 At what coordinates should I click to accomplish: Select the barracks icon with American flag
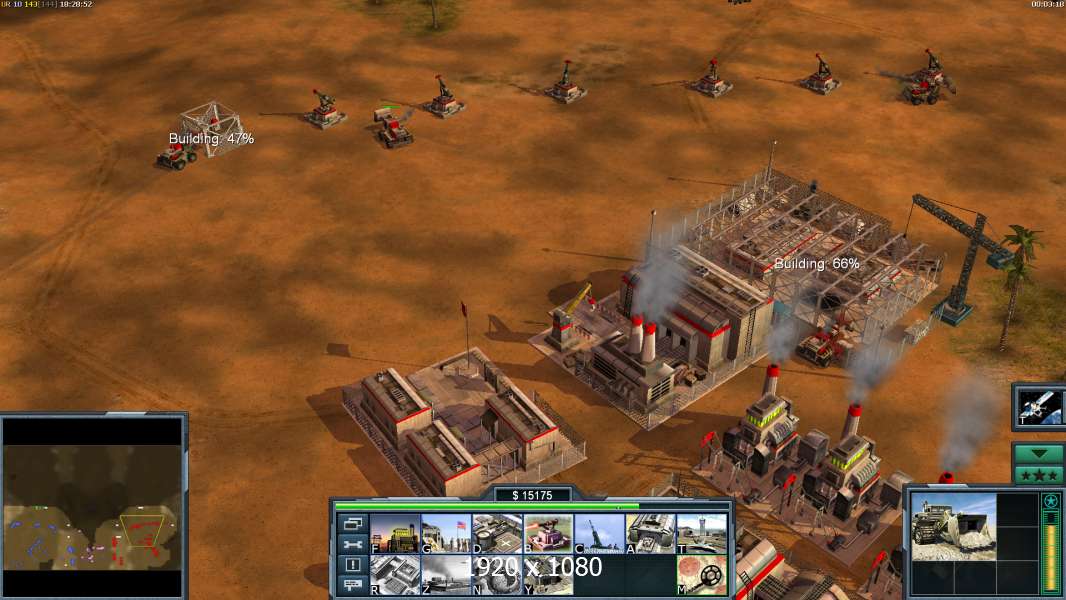[x=446, y=534]
